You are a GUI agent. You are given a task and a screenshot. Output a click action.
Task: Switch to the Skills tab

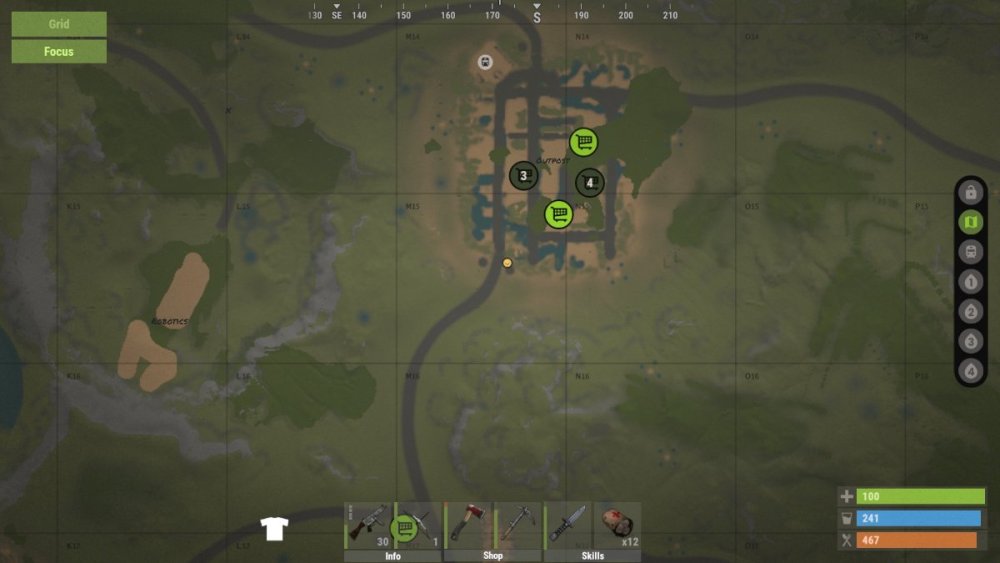(592, 556)
